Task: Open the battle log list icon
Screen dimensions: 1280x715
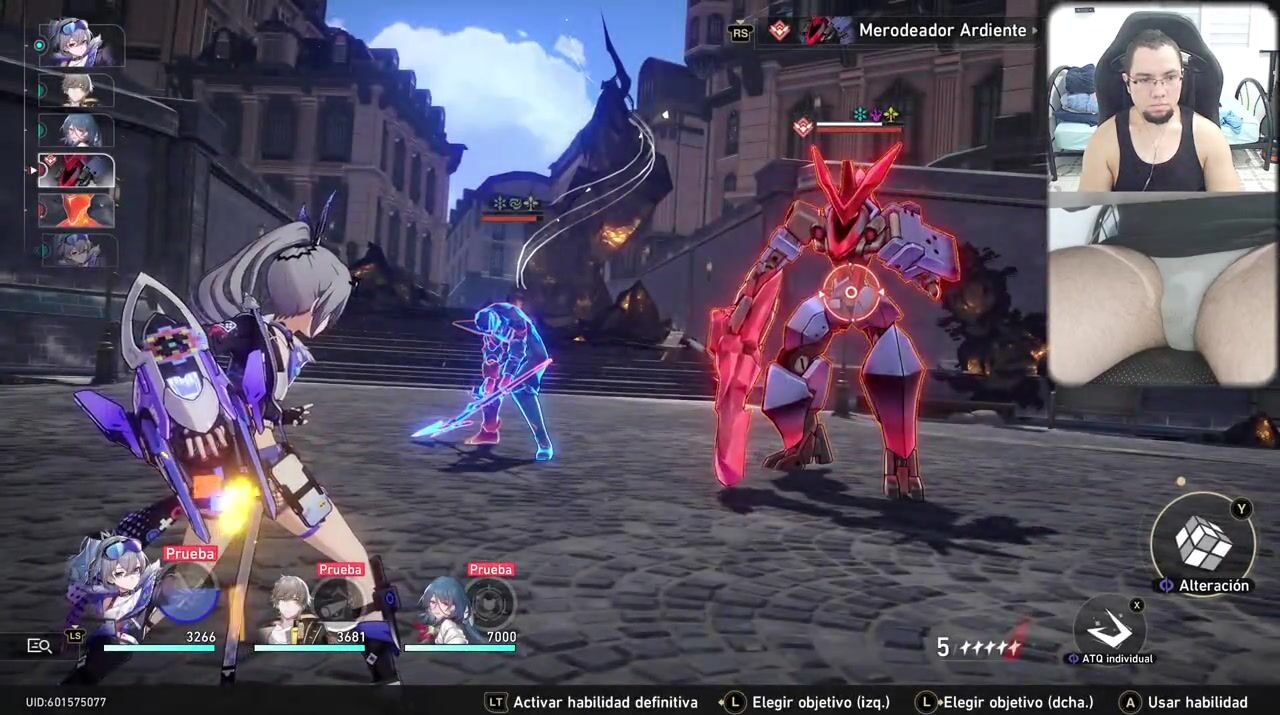Action: [39, 646]
